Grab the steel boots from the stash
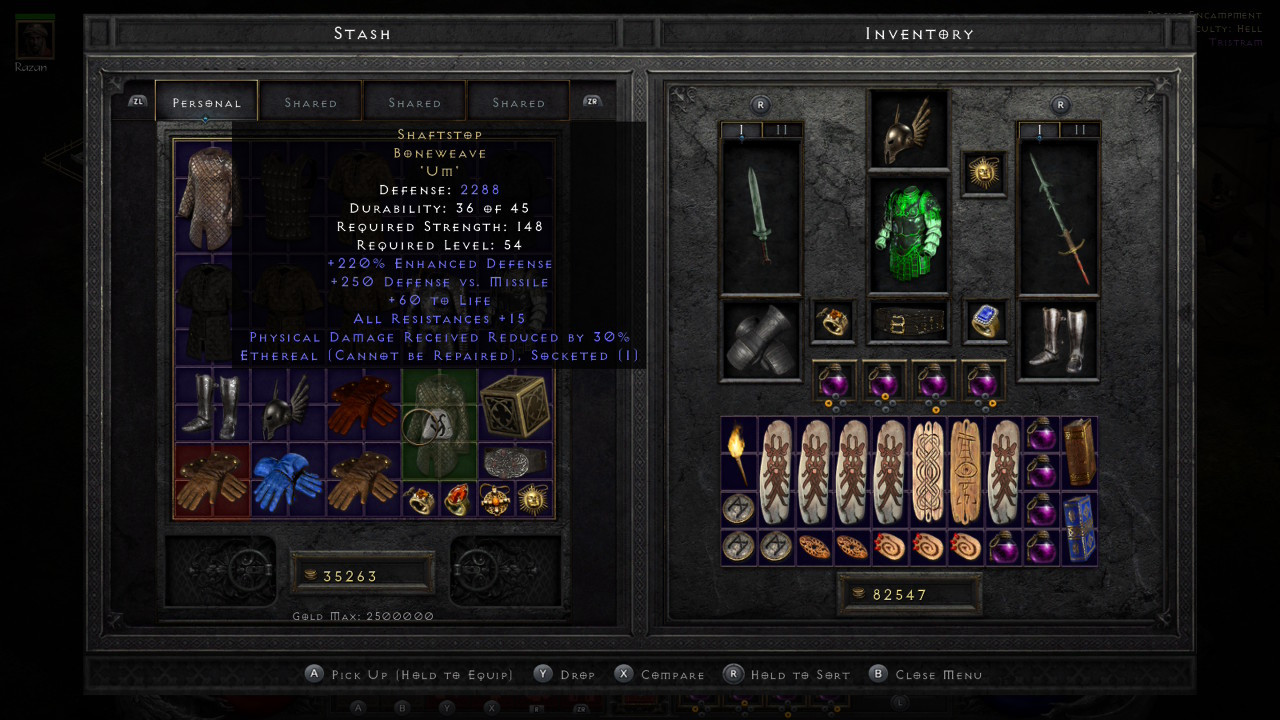Image resolution: width=1280 pixels, height=720 pixels. click(x=212, y=406)
